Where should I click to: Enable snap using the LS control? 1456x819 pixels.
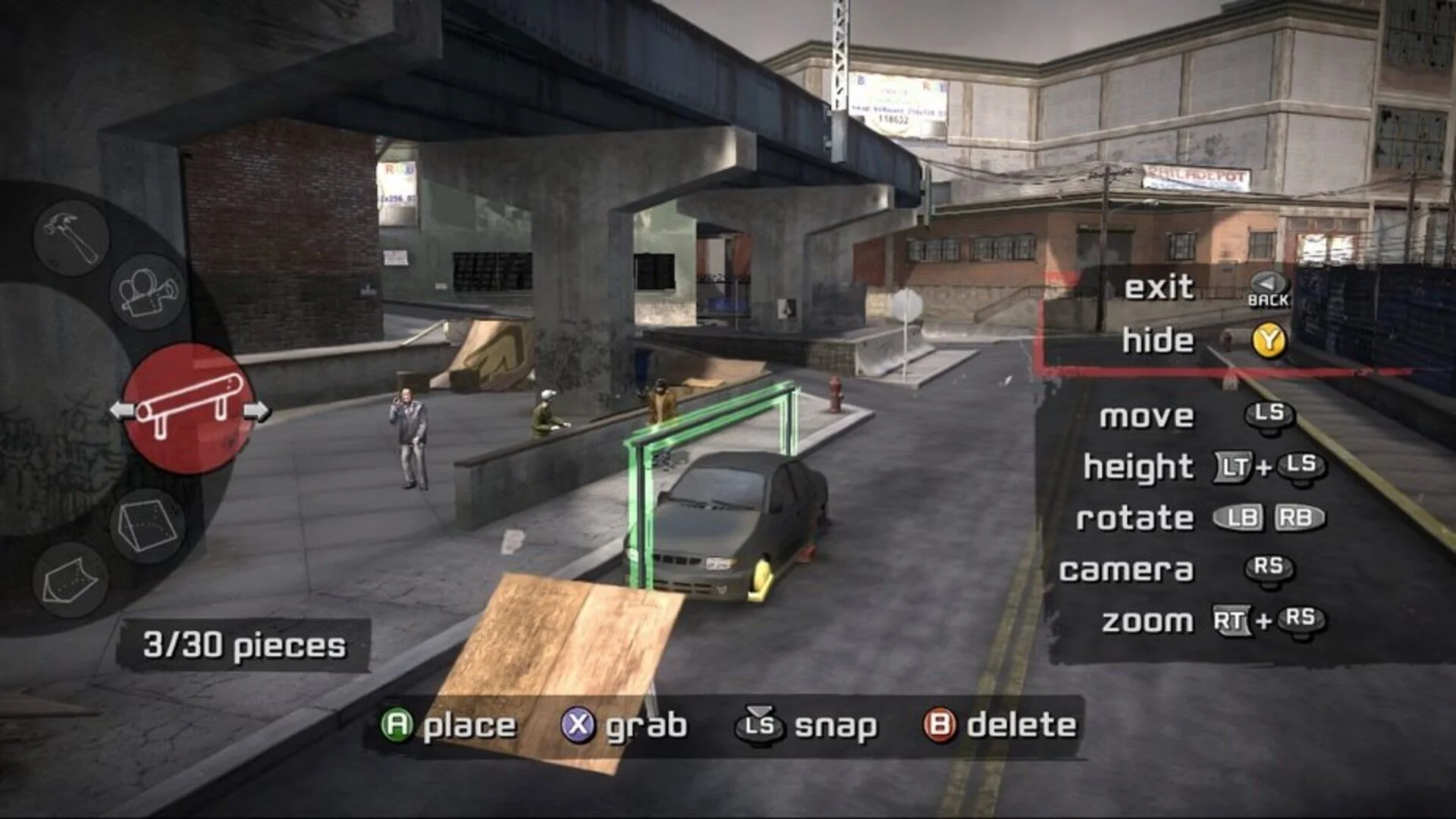click(x=761, y=725)
